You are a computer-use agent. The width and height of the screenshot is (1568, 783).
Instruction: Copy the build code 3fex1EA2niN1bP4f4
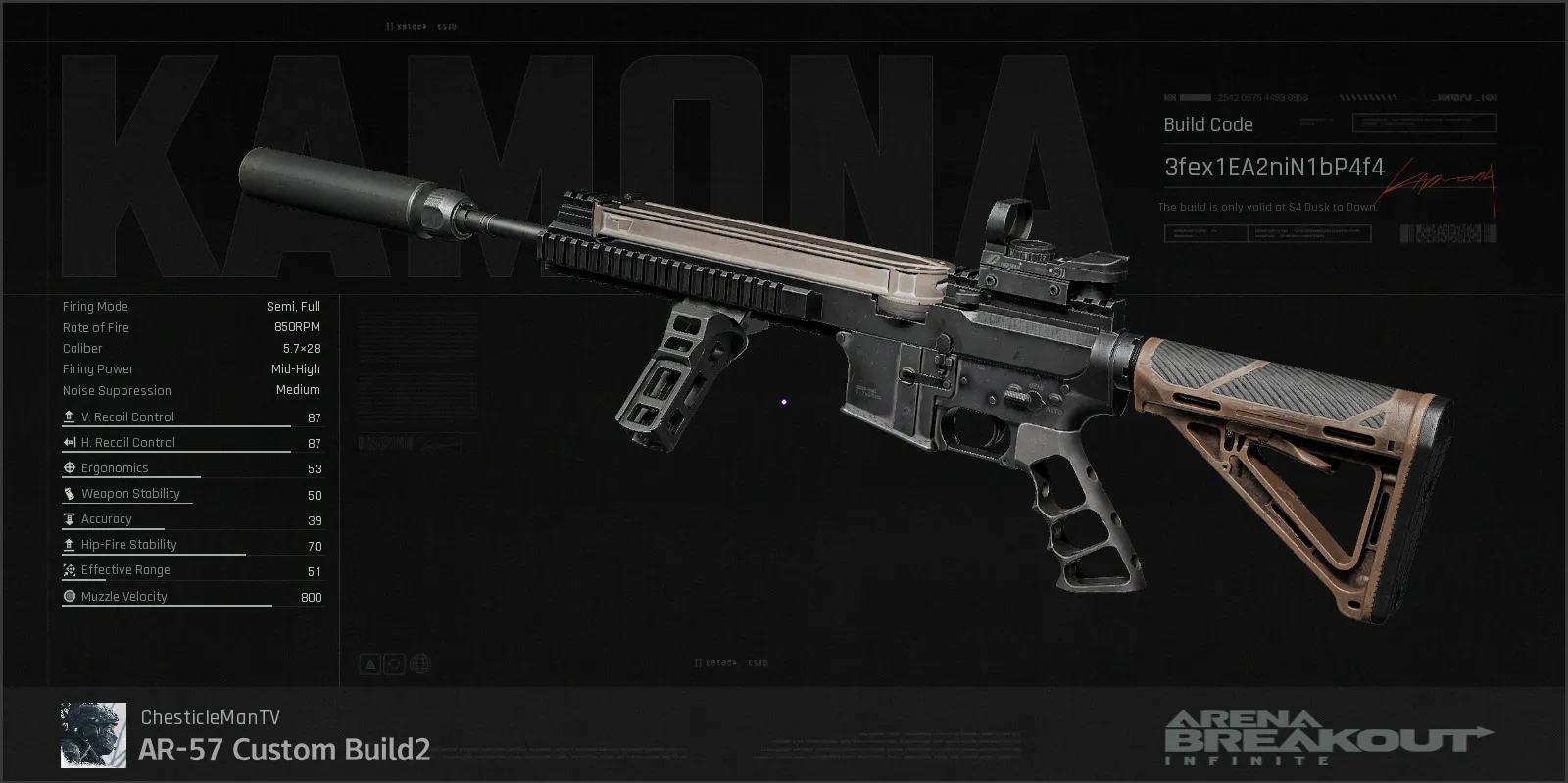click(1274, 167)
